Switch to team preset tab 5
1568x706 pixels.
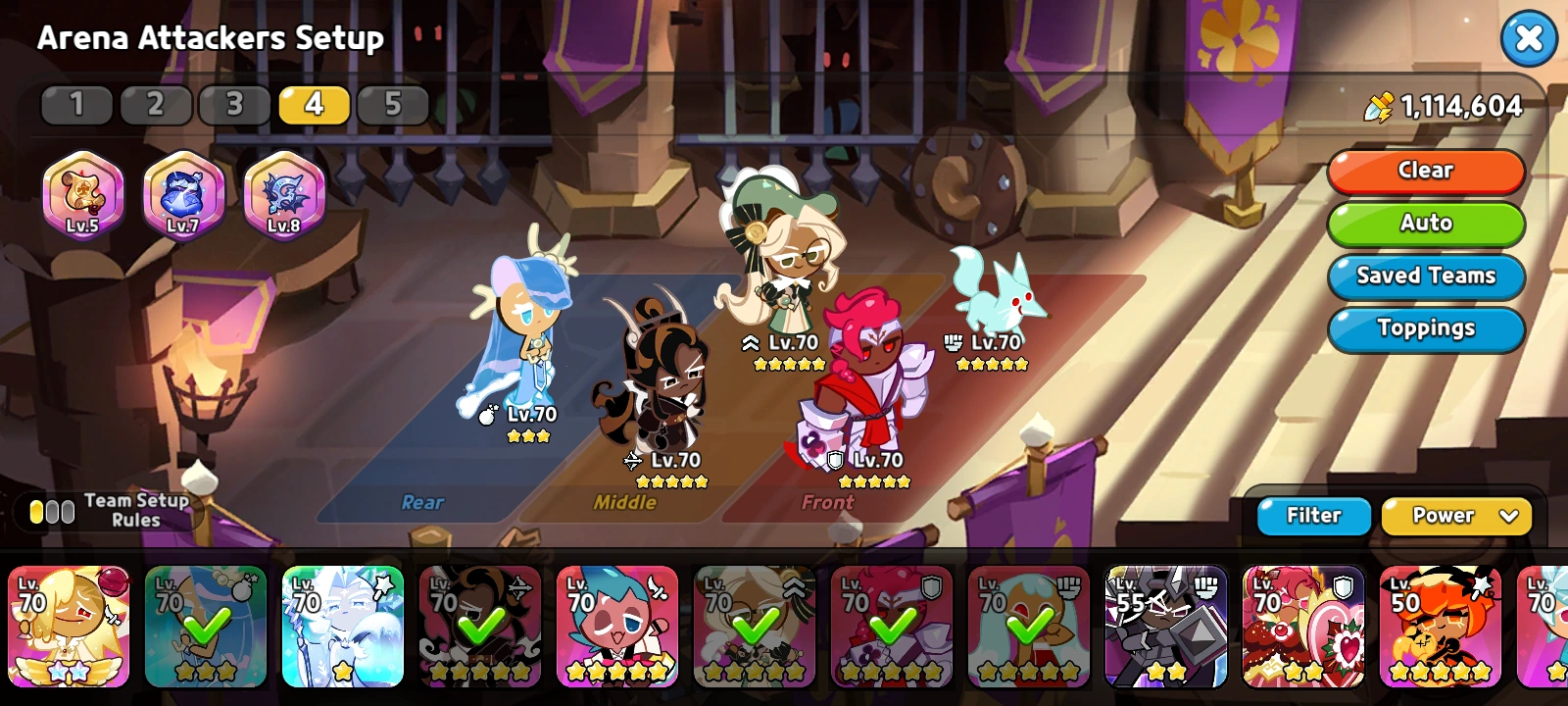tap(392, 104)
